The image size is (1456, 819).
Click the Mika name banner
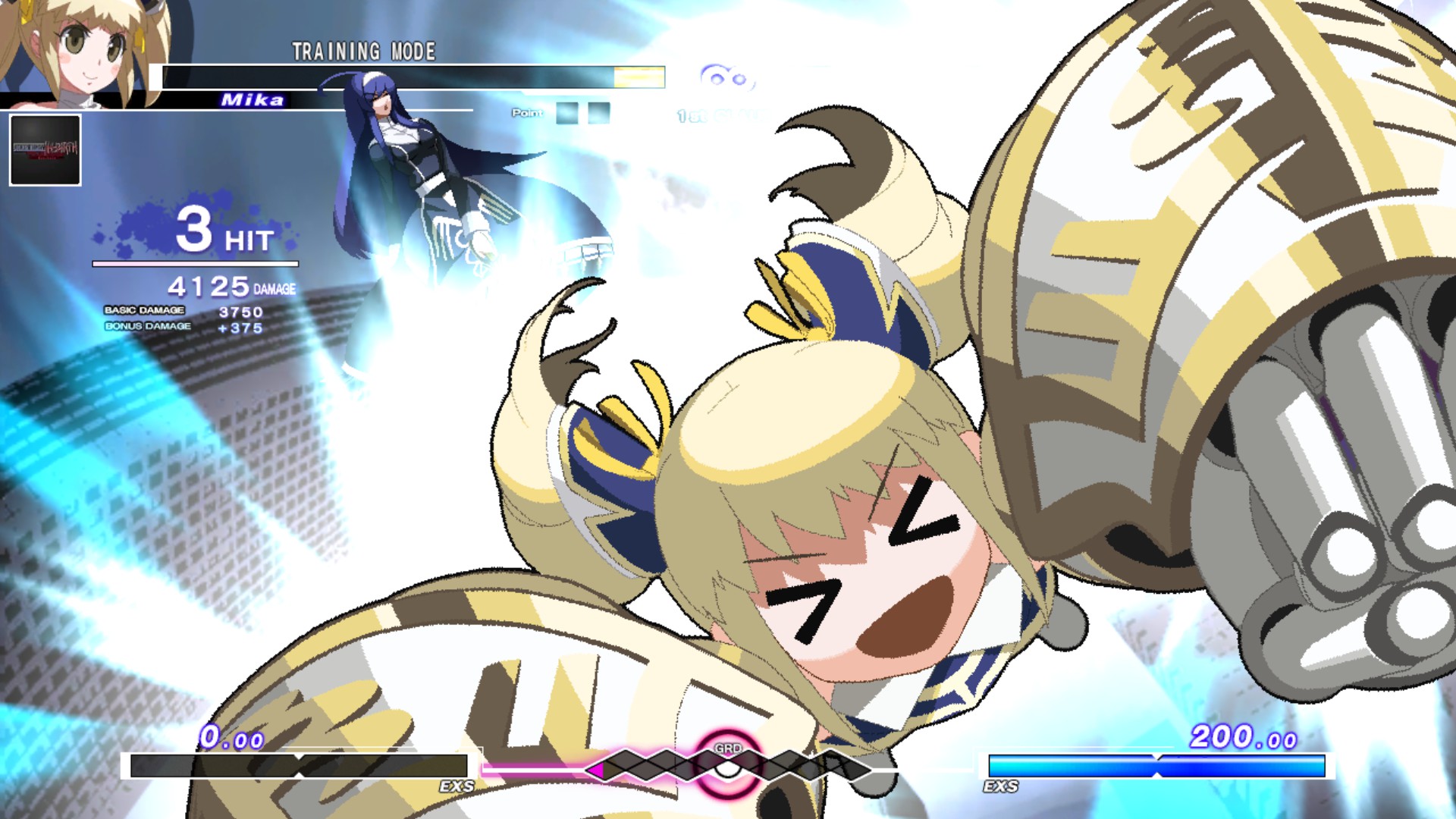252,99
